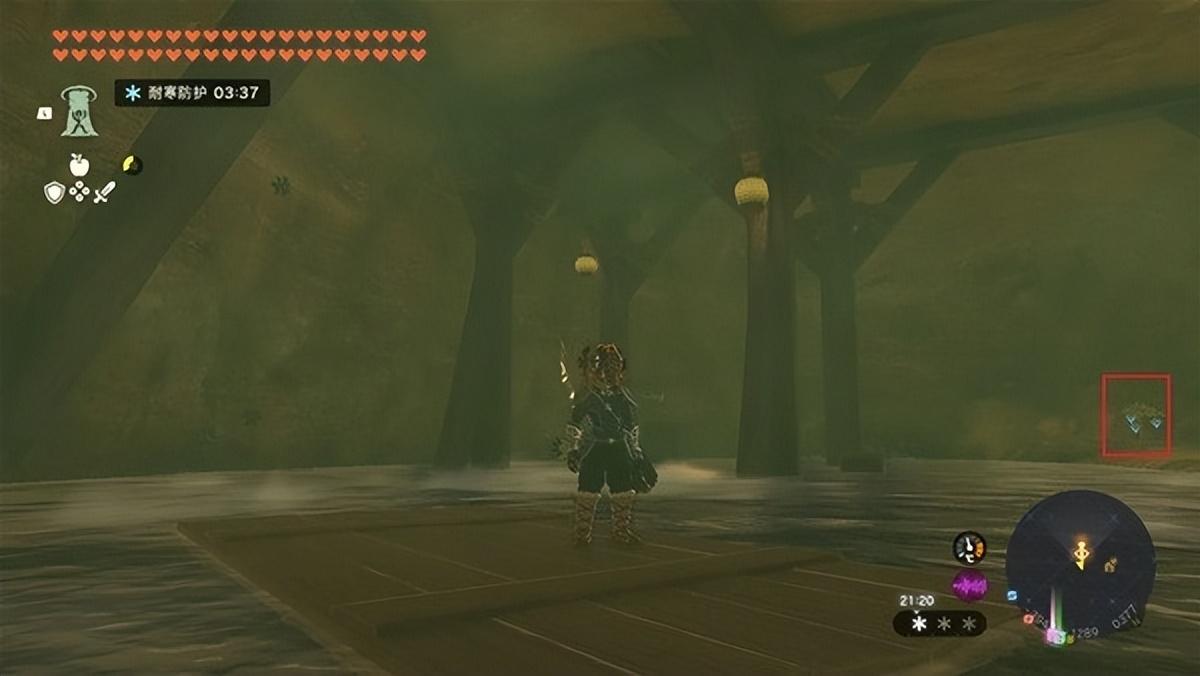Click the yellow stamina wheel segment
1200x676 pixels.
point(131,164)
